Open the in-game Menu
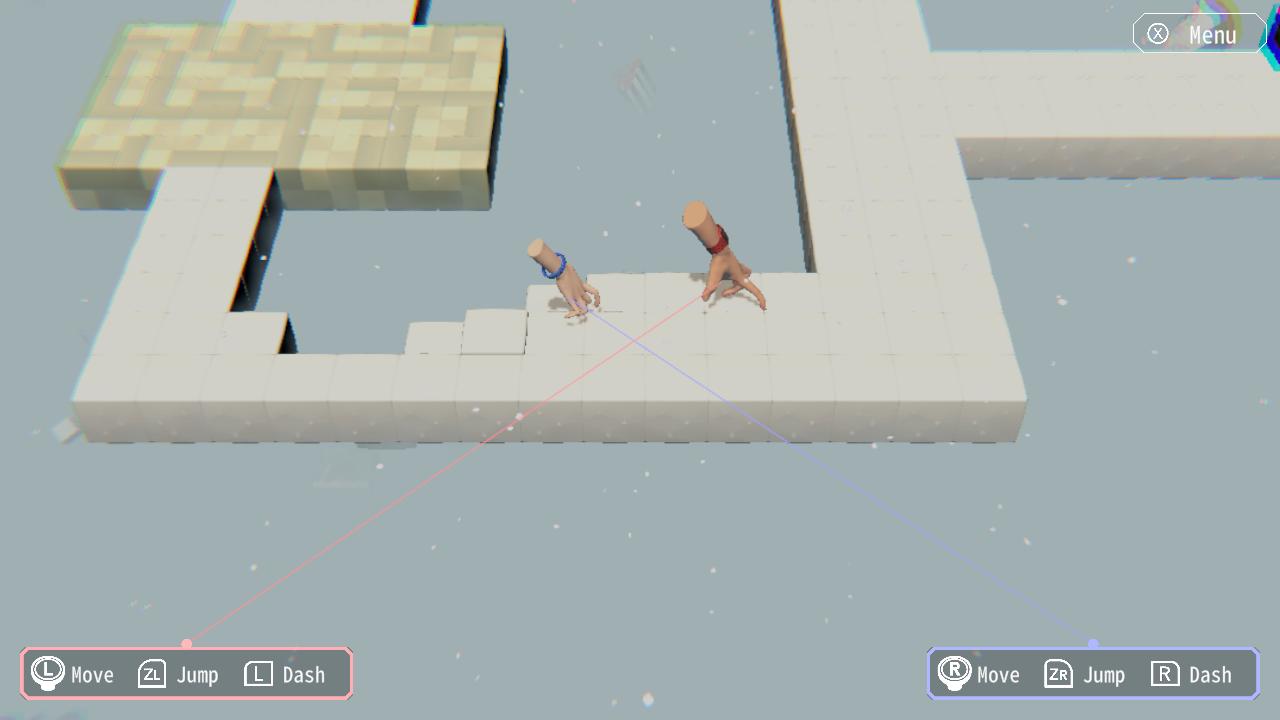The height and width of the screenshot is (720, 1280). tap(1198, 33)
